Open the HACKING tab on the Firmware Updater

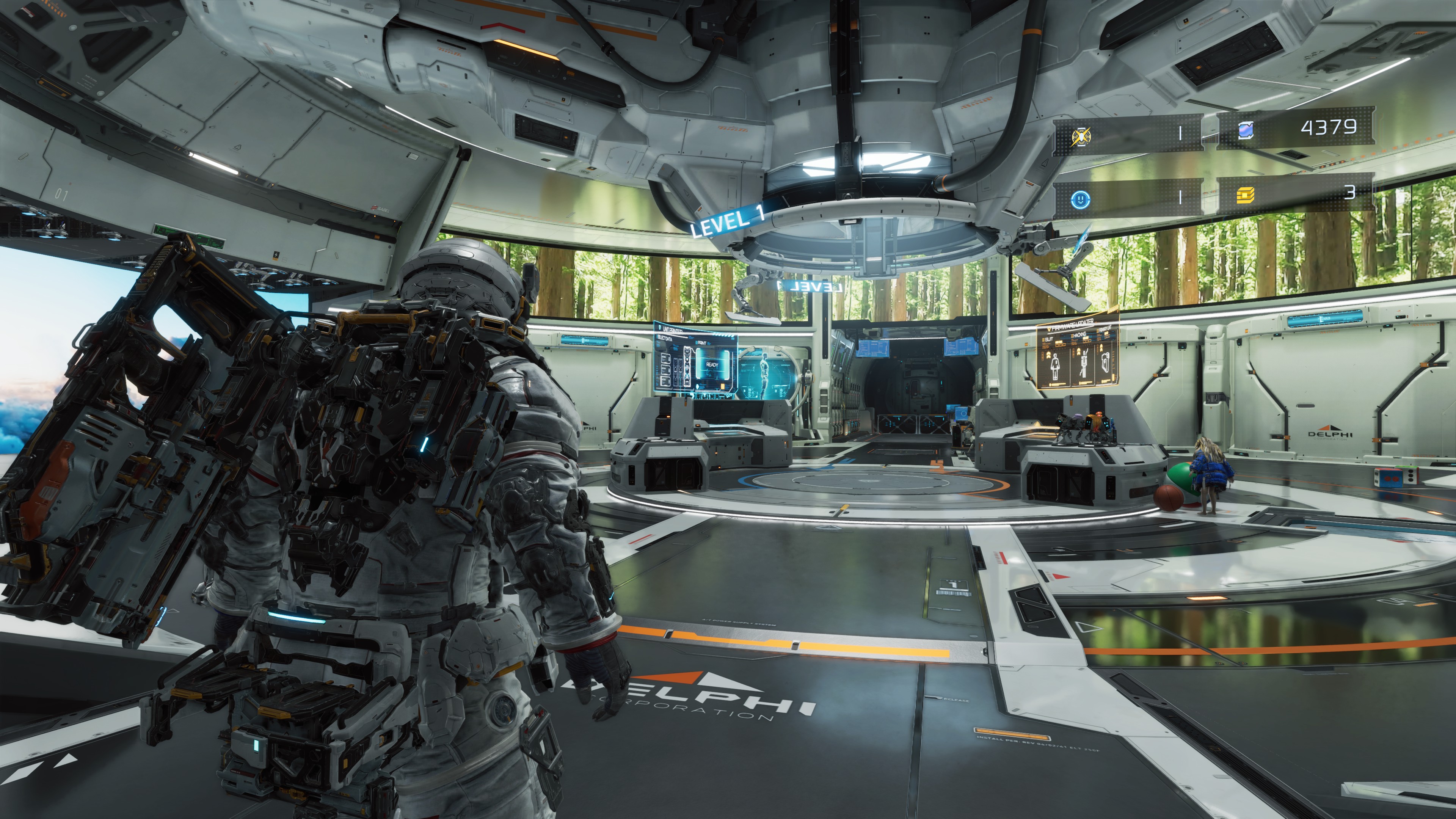point(1079,334)
